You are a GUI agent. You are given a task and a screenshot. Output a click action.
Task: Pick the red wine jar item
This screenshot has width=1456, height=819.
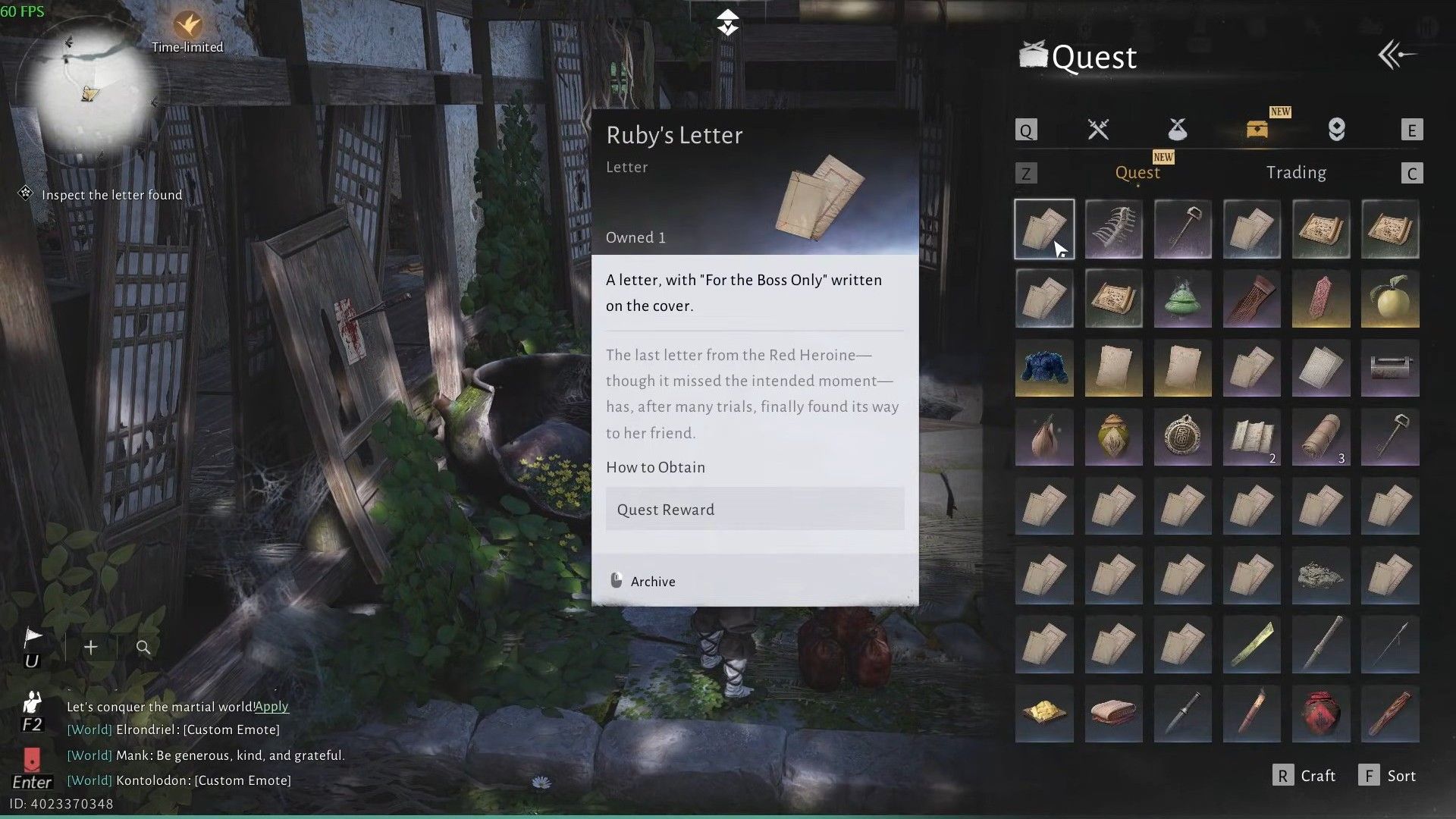point(1321,714)
